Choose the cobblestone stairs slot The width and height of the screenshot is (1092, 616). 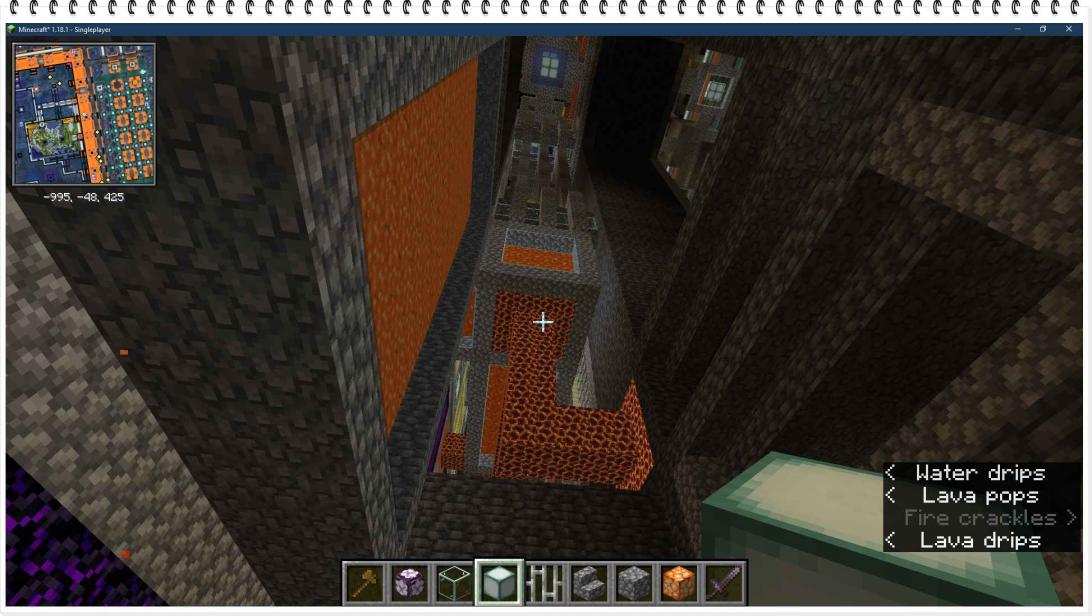tap(587, 582)
